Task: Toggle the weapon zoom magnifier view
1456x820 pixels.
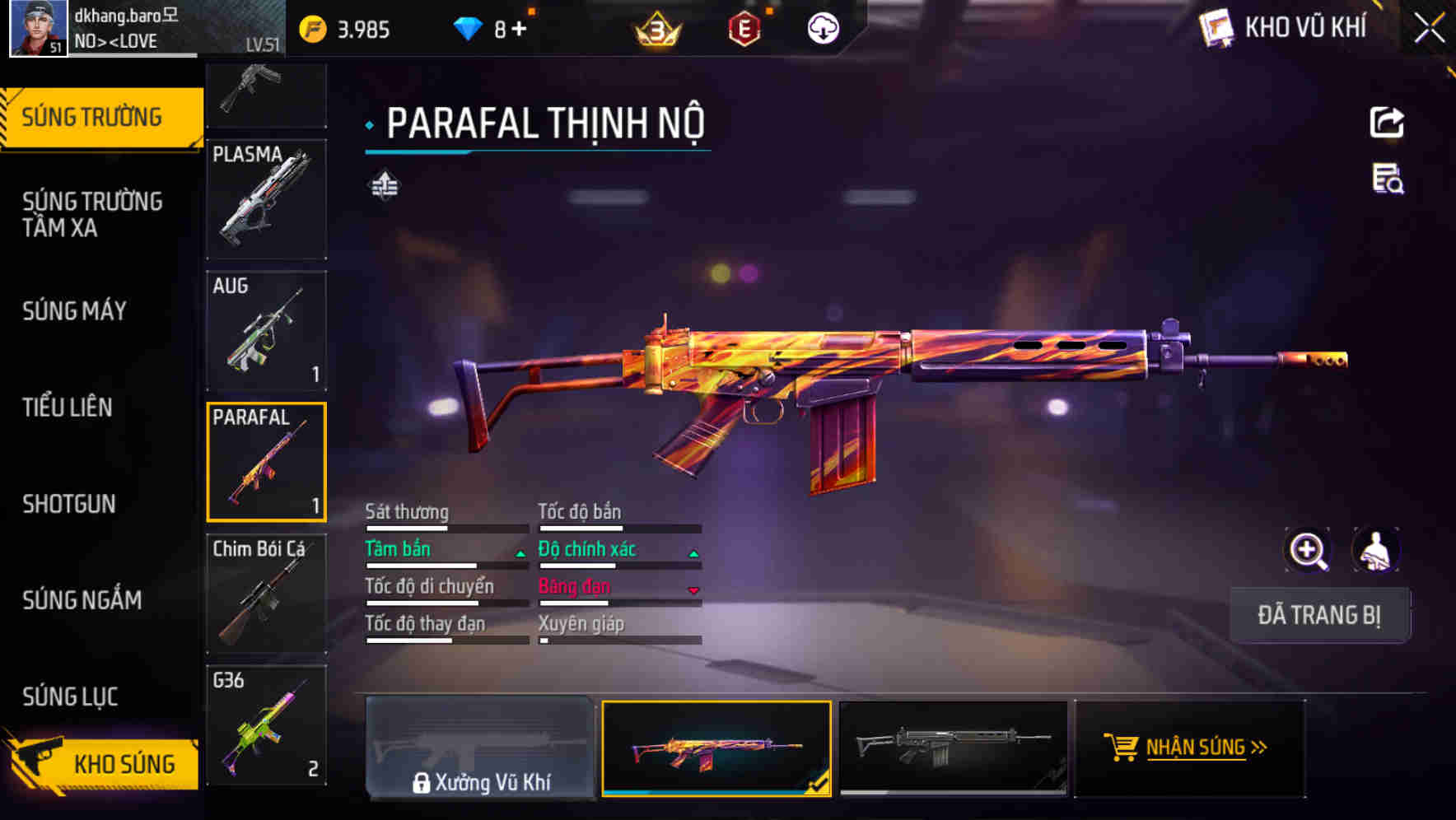Action: 1308,550
